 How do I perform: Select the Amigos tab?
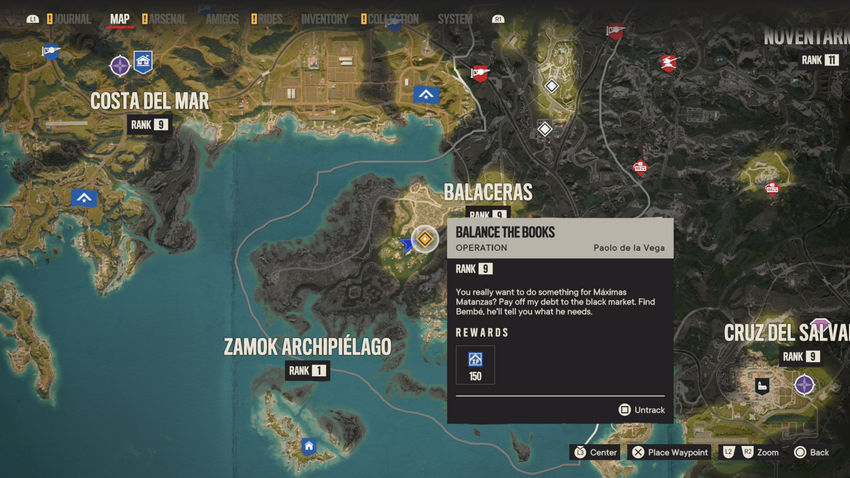(x=221, y=19)
